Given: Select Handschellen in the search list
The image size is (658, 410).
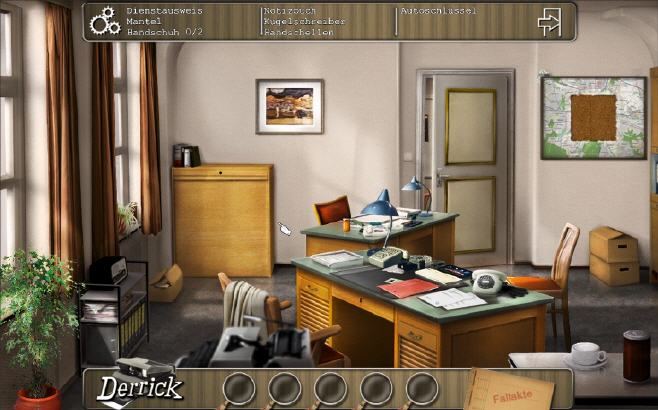Looking at the screenshot, I should (297, 32).
